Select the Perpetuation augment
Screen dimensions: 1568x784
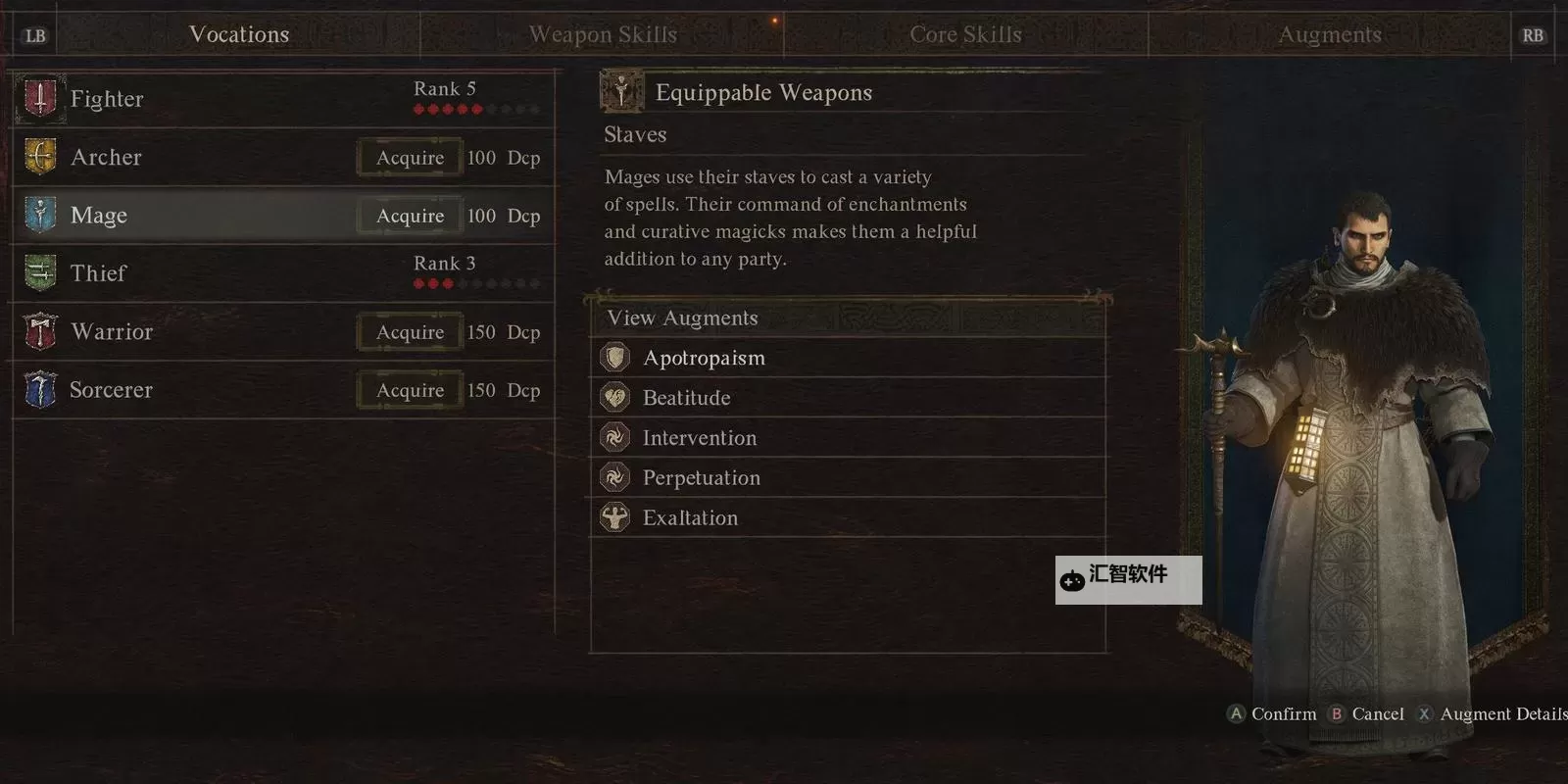(701, 478)
